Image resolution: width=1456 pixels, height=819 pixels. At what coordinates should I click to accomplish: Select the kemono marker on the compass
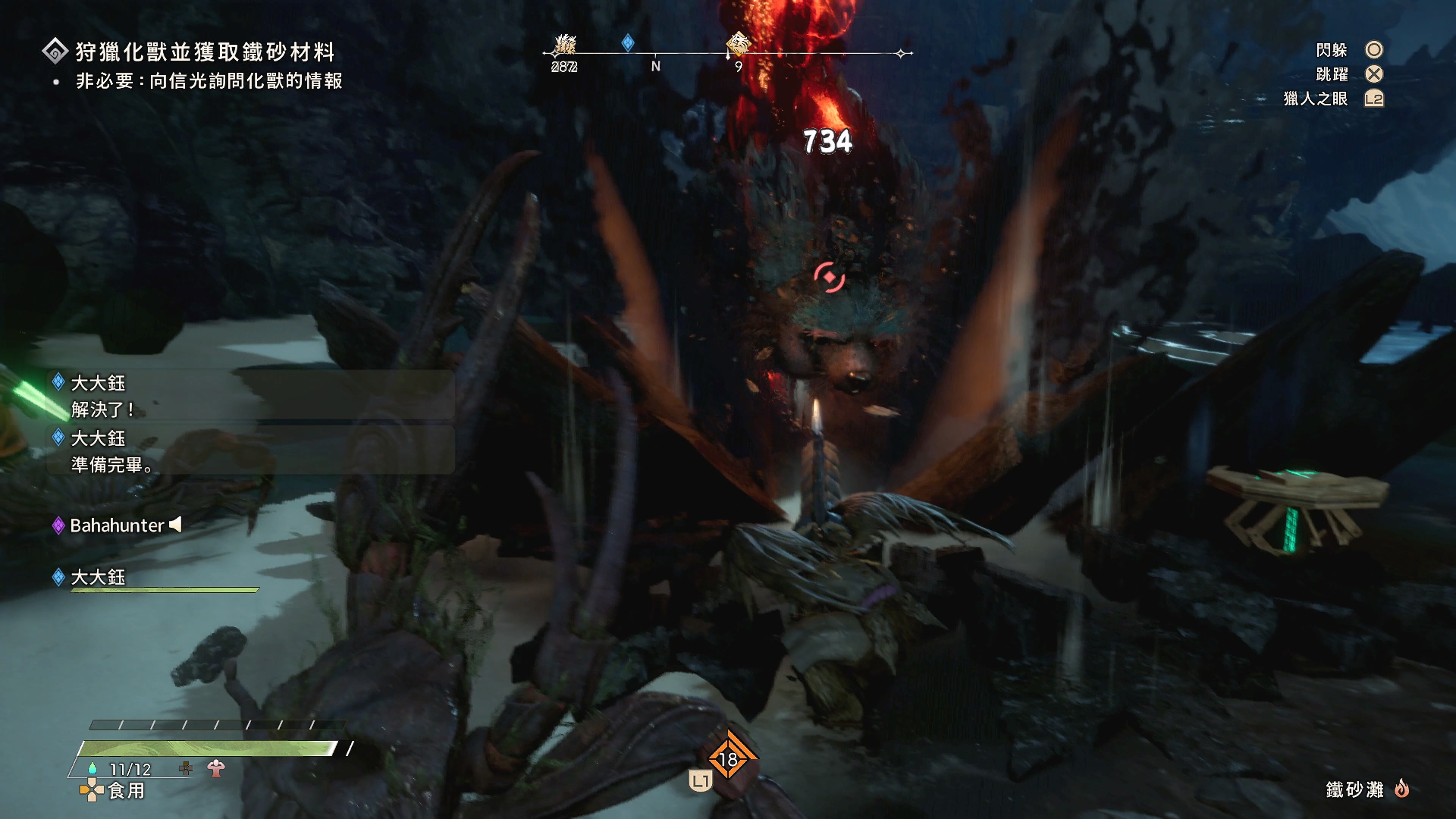pos(565,44)
